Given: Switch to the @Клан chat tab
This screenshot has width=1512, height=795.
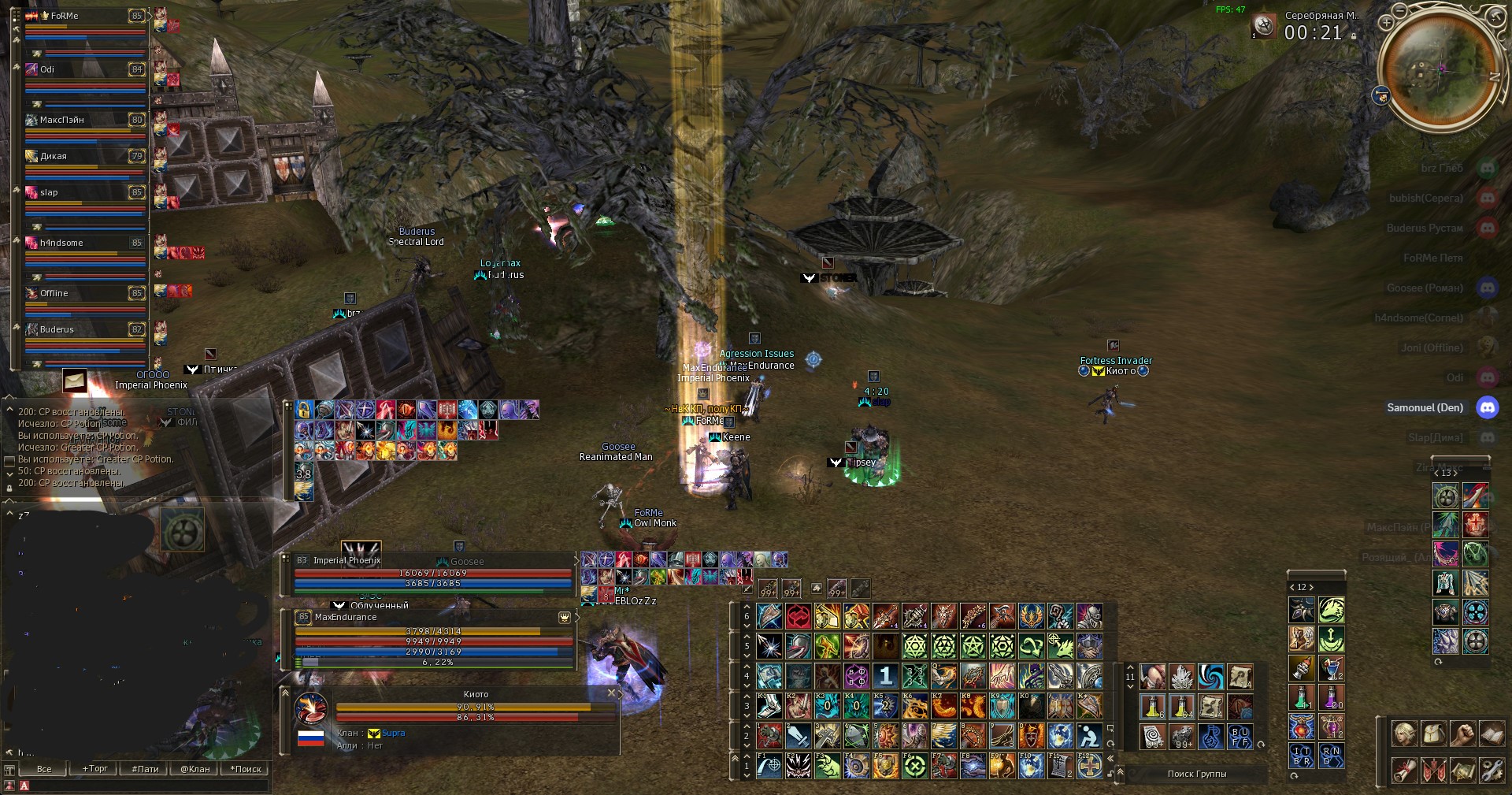Looking at the screenshot, I should 195,769.
